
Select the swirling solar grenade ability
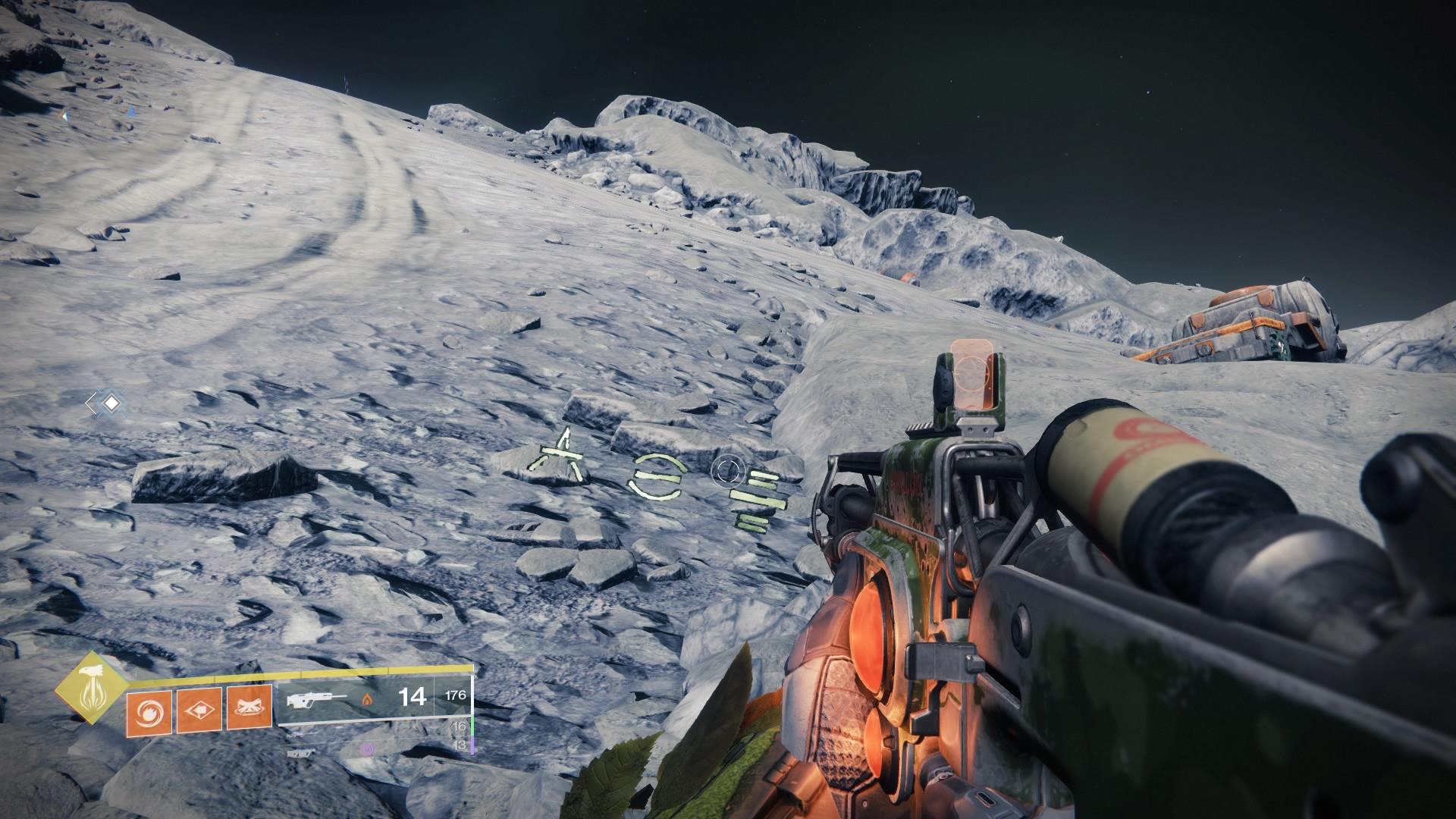point(149,710)
